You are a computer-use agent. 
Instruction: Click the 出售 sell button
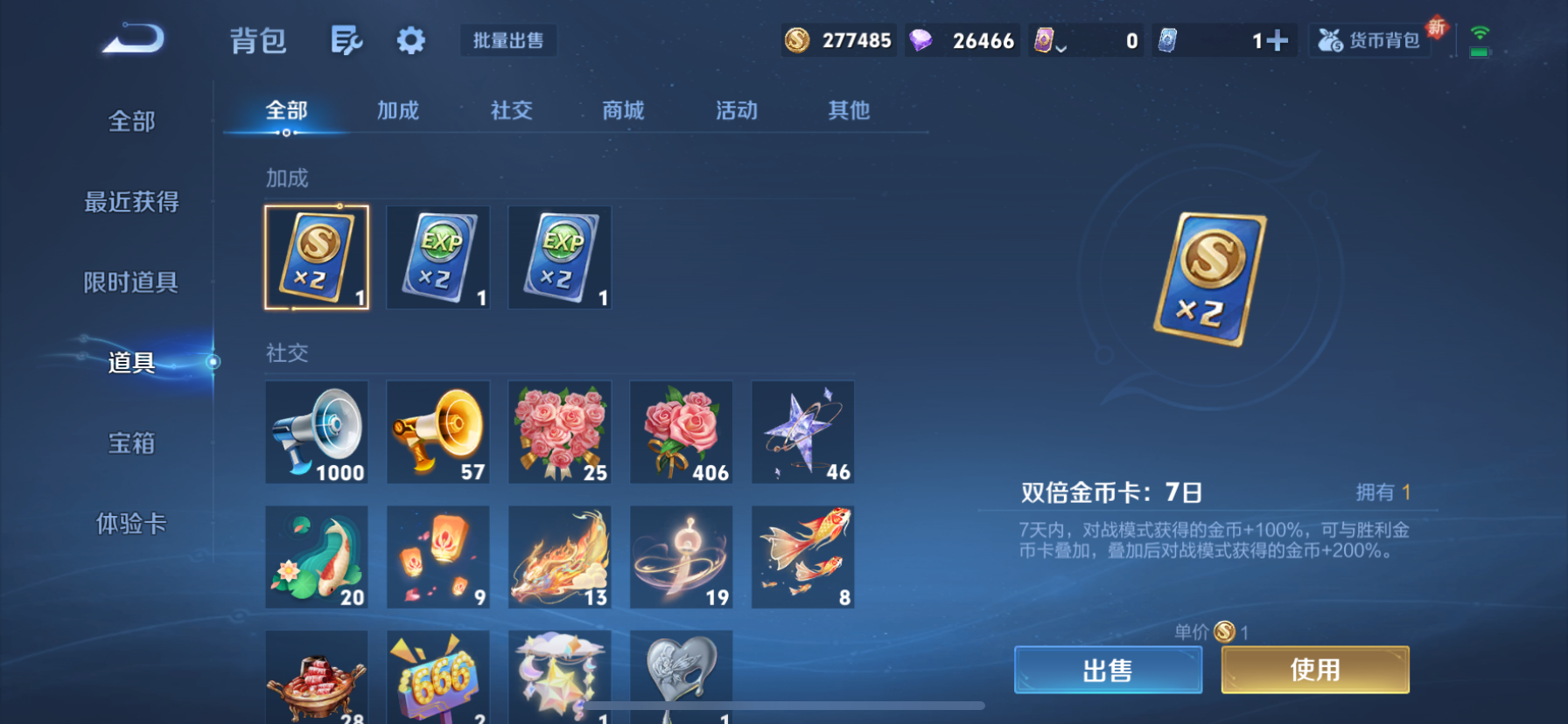1108,669
